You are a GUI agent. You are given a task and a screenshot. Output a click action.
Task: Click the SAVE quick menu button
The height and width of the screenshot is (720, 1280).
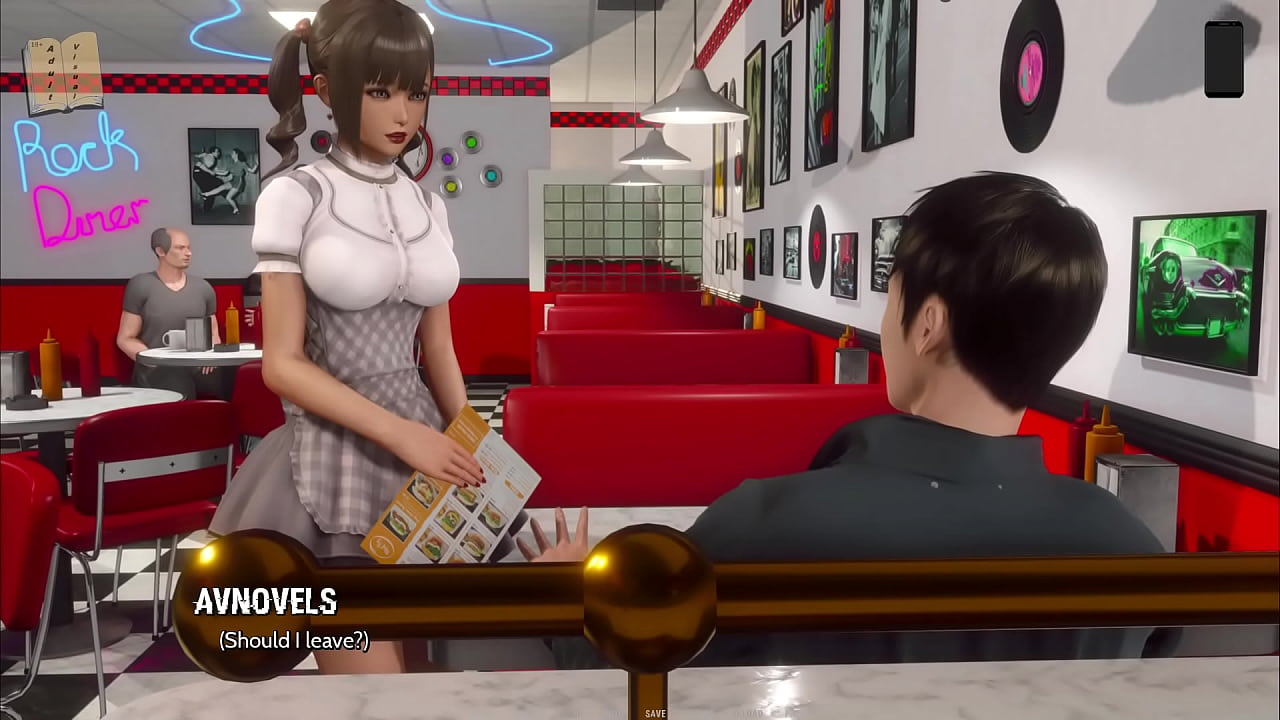coord(656,713)
